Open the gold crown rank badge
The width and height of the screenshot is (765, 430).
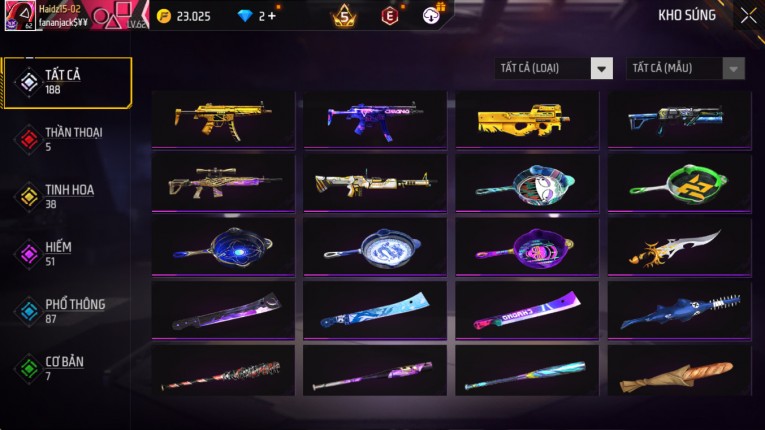coord(344,15)
